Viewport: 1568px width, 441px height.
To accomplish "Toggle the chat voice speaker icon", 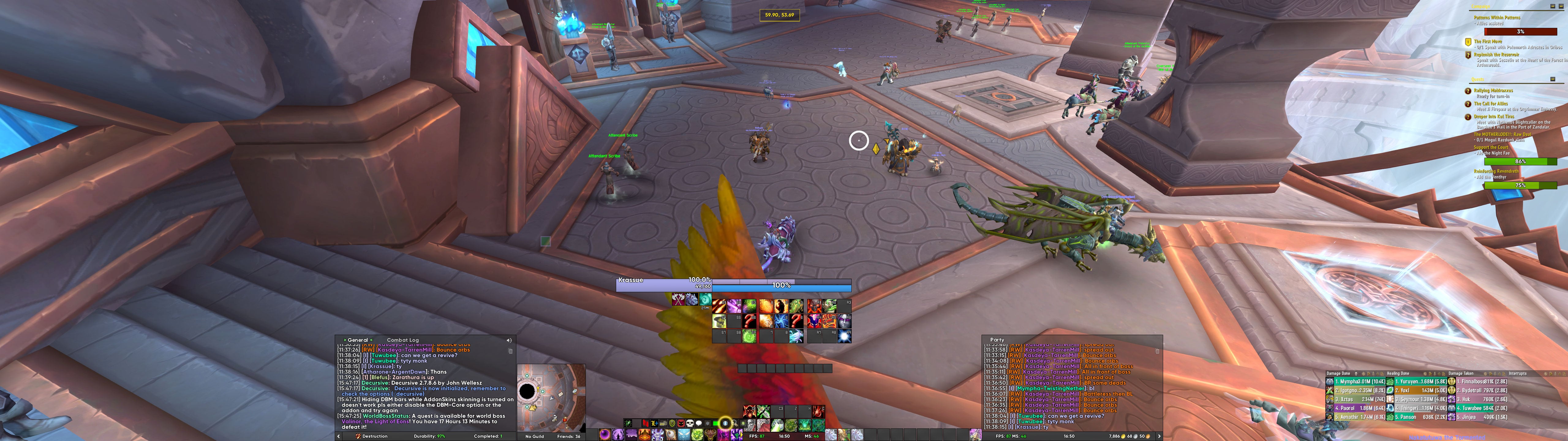I will coord(509,341).
